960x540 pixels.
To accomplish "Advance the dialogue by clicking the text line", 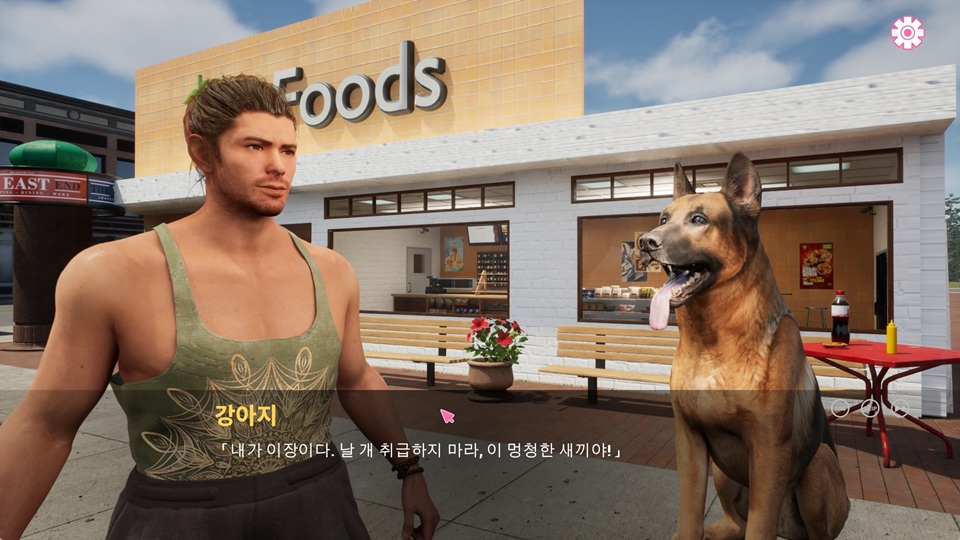I will coord(420,452).
